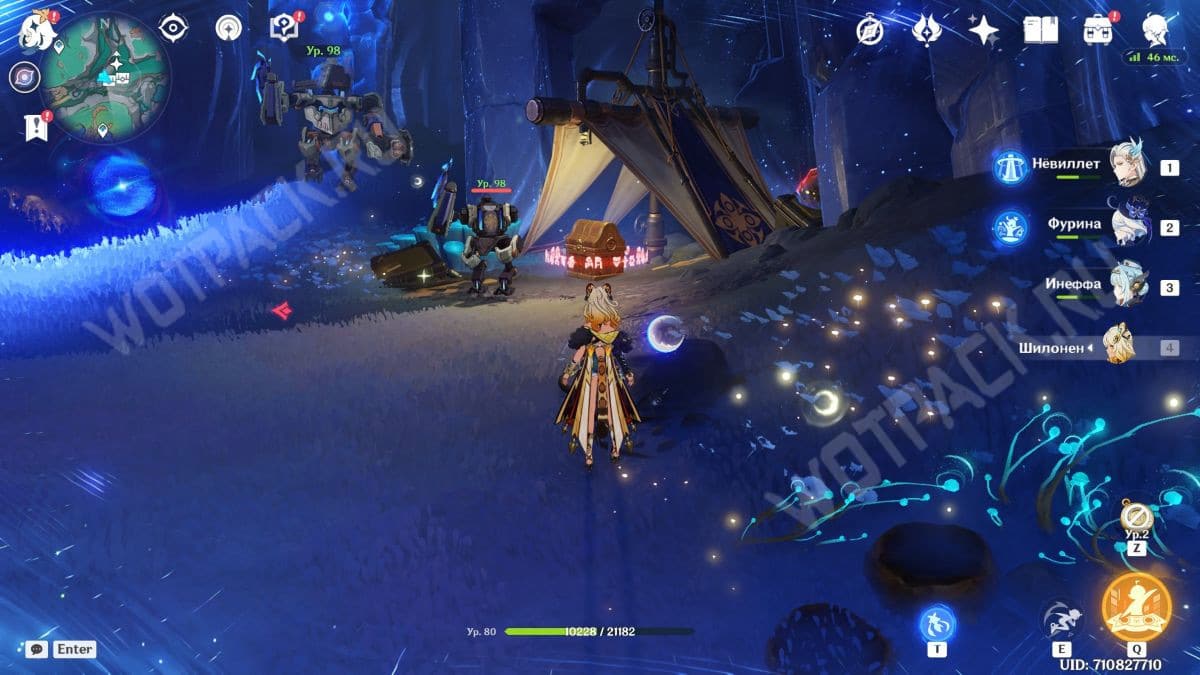1200x675 pixels.
Task: Switch to party member Фурина
Action: 1130,224
